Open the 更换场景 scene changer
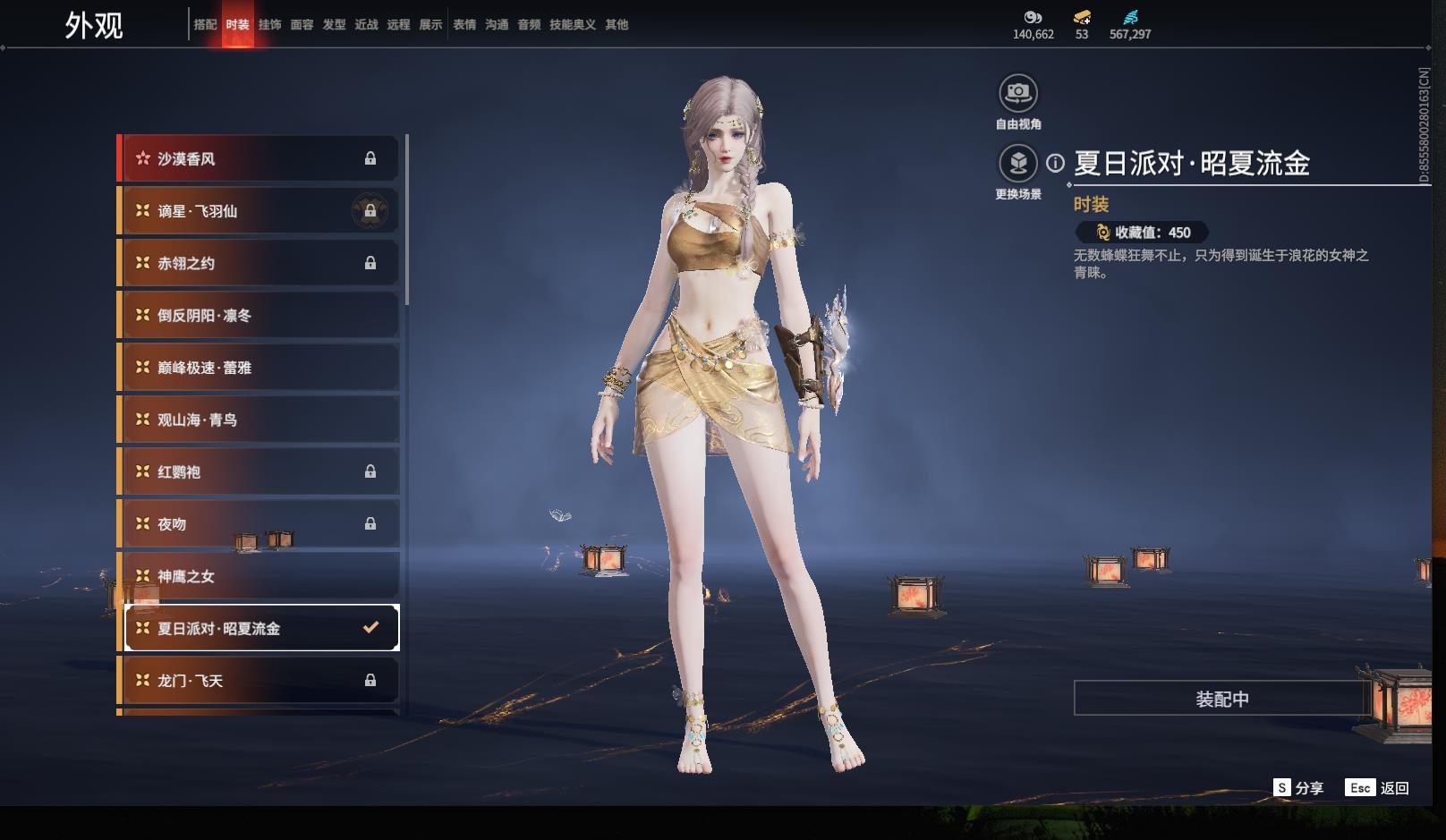The image size is (1446, 840). (1018, 163)
